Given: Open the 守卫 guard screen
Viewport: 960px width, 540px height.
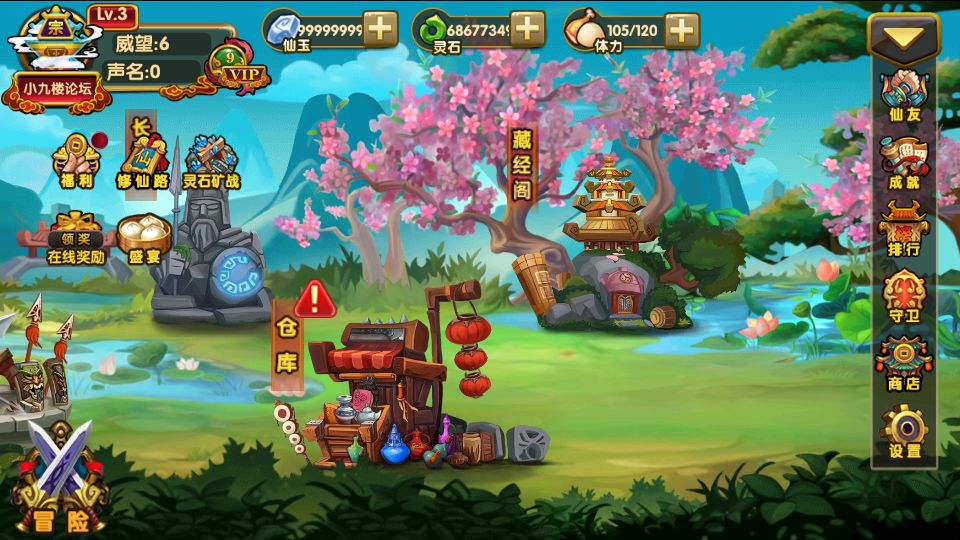Looking at the screenshot, I should point(904,297).
